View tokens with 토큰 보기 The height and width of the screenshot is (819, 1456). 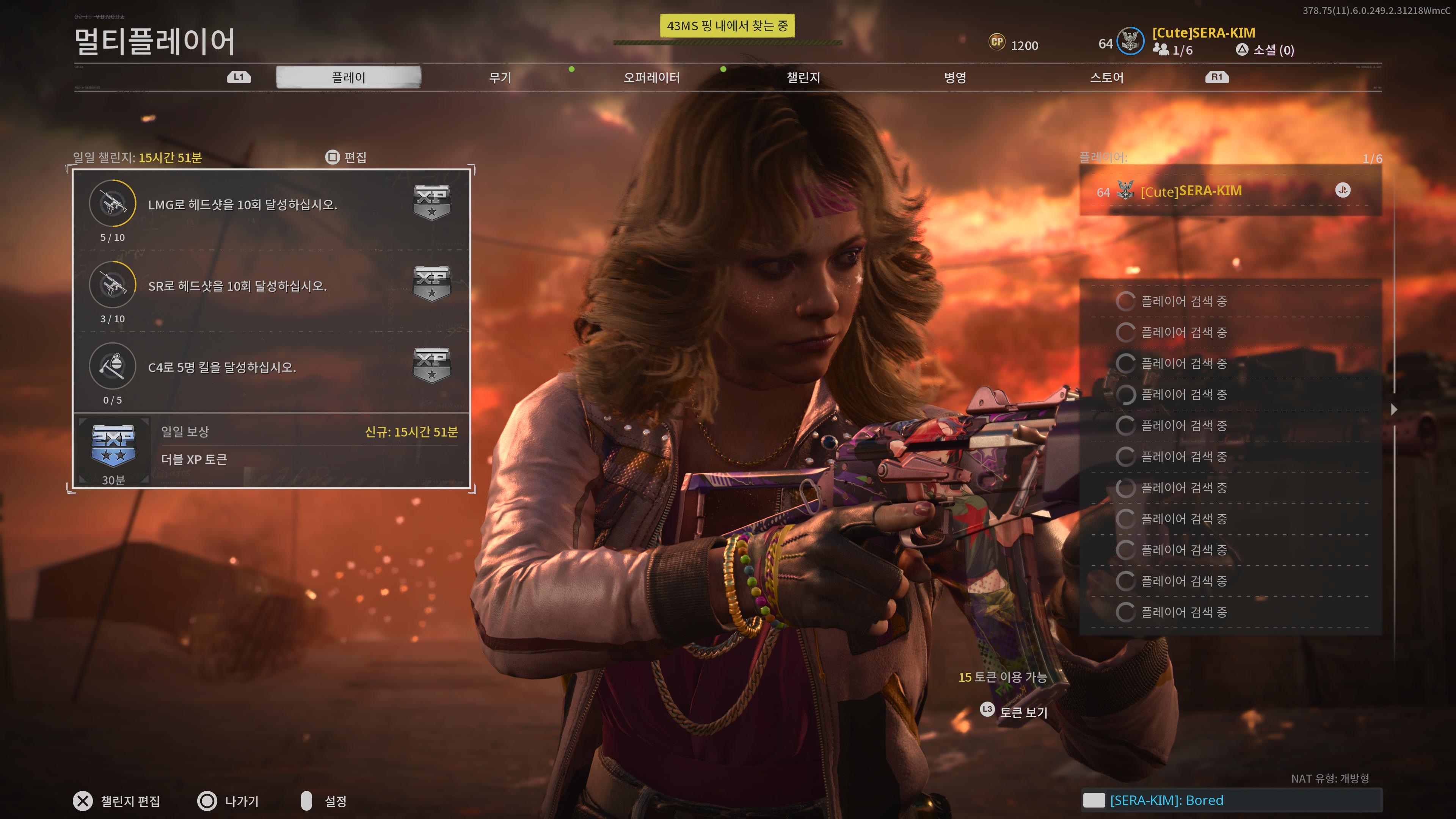click(x=1015, y=711)
